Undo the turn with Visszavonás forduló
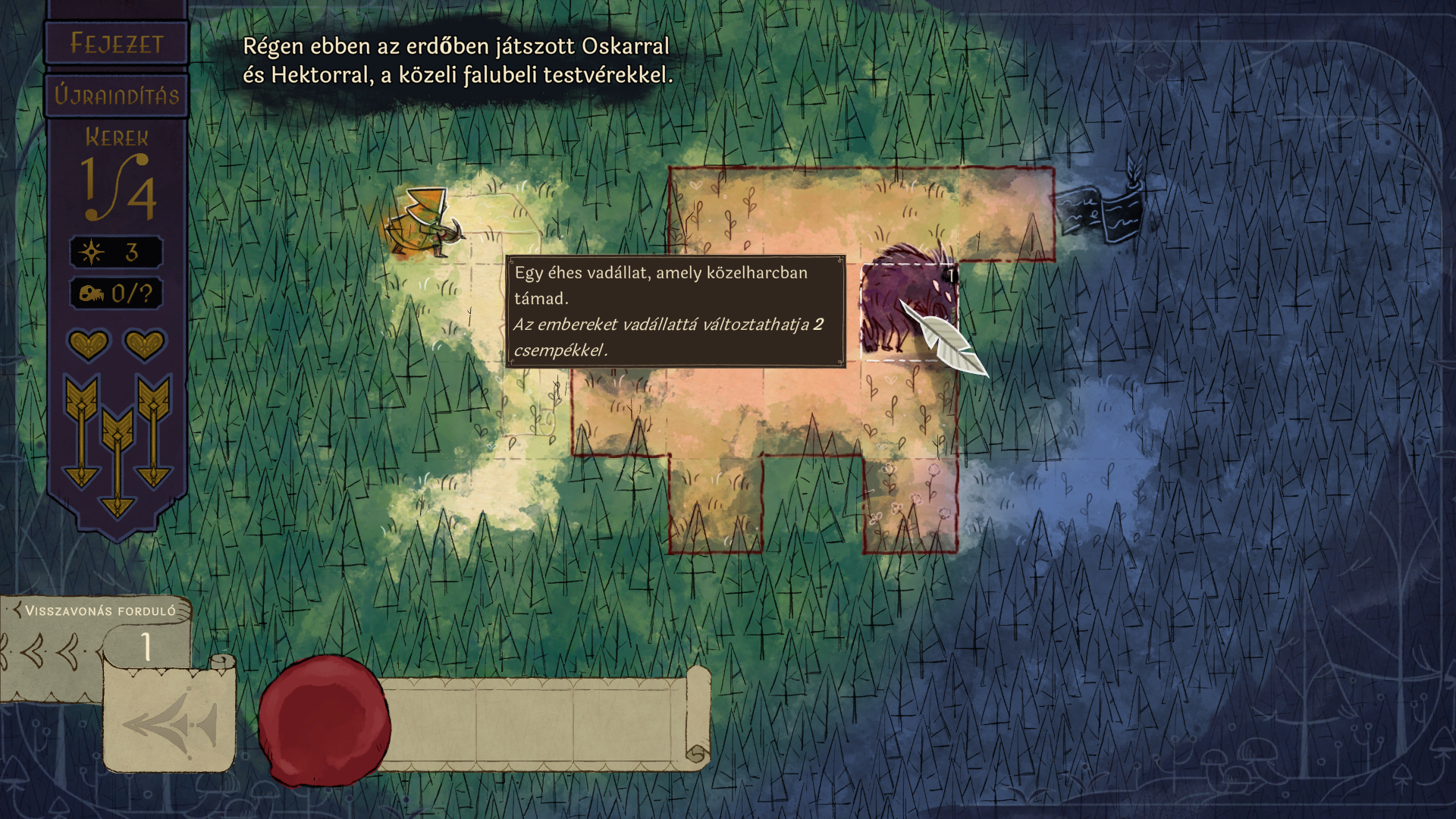This screenshot has width=1456, height=819. 97,611
